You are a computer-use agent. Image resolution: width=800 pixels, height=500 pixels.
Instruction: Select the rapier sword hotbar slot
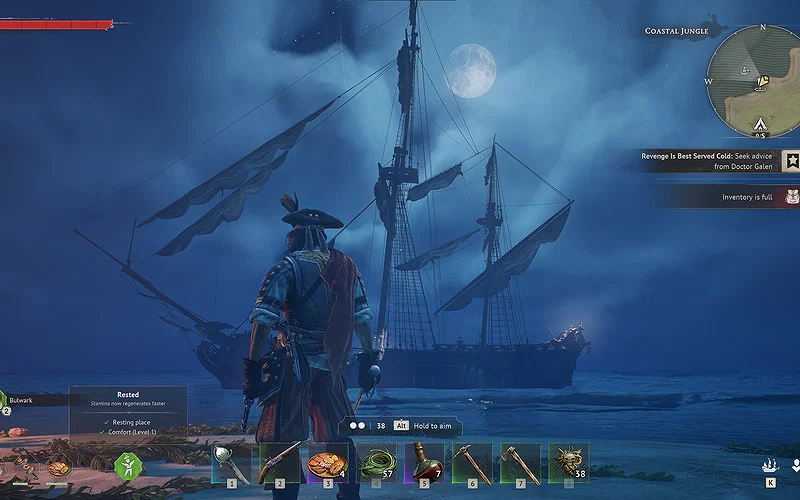coord(230,463)
